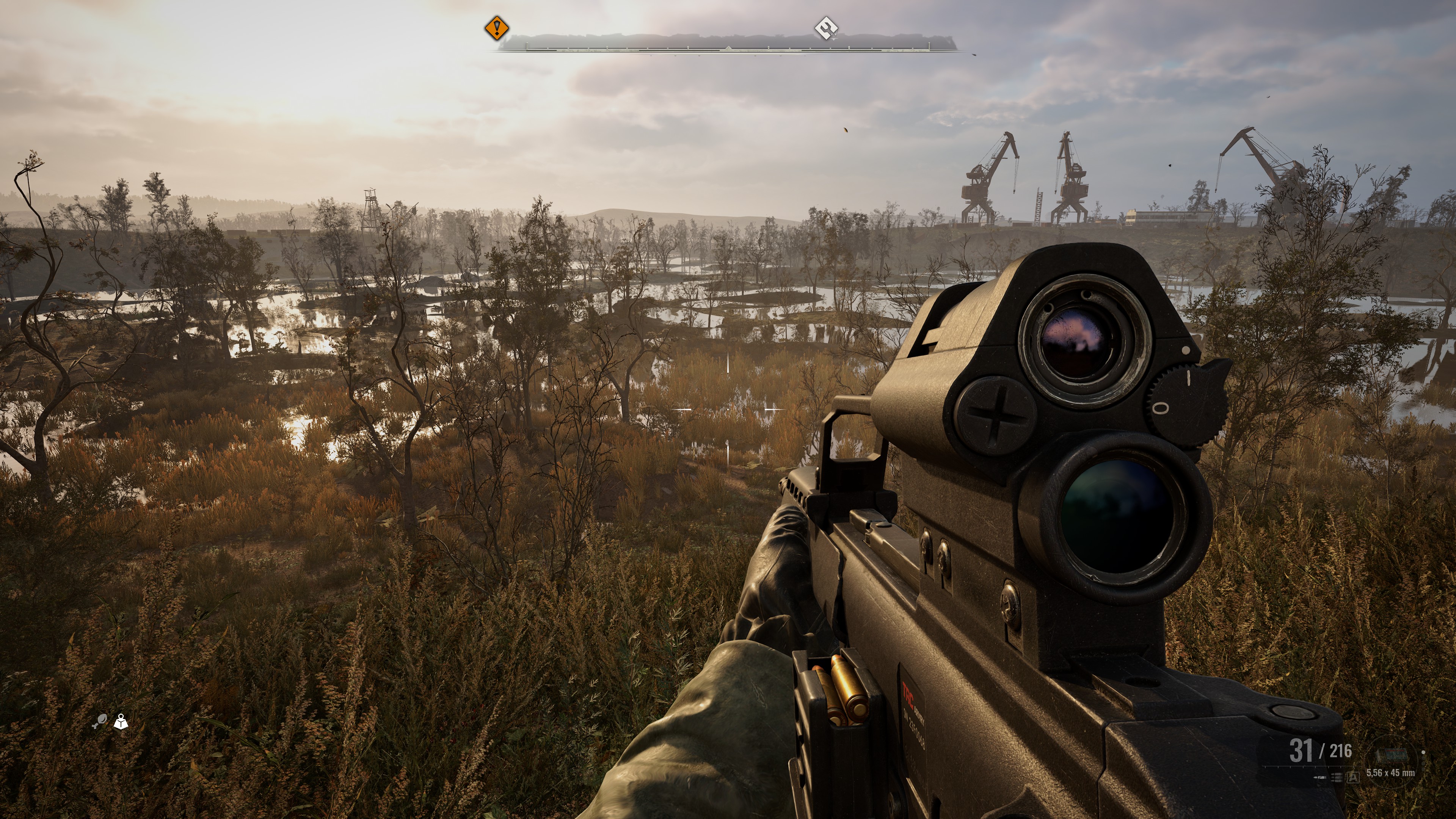Check the hunger drumstick status icon
This screenshot has height=819, width=1456.
tap(99, 721)
